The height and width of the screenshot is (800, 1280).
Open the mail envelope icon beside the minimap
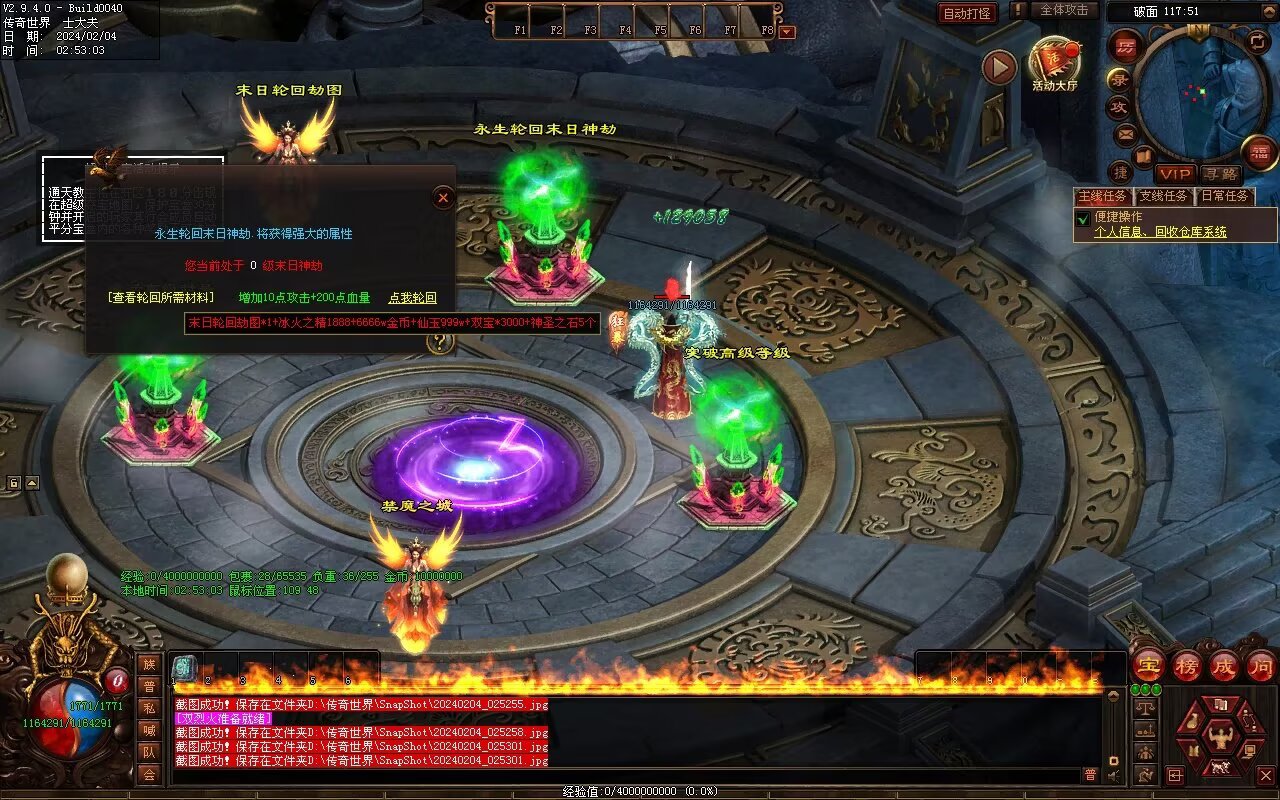[x=1126, y=134]
